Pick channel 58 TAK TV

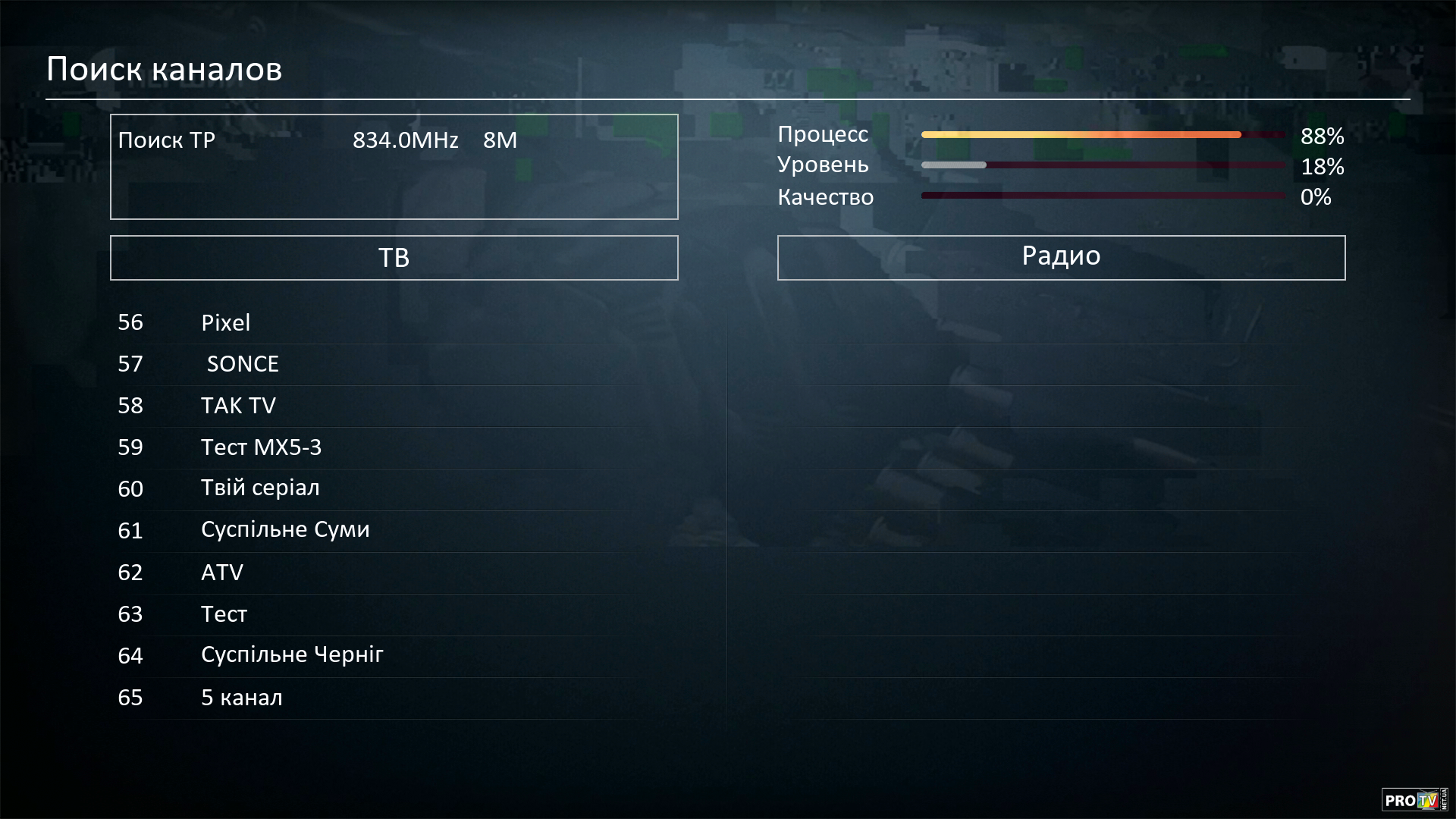tap(238, 406)
